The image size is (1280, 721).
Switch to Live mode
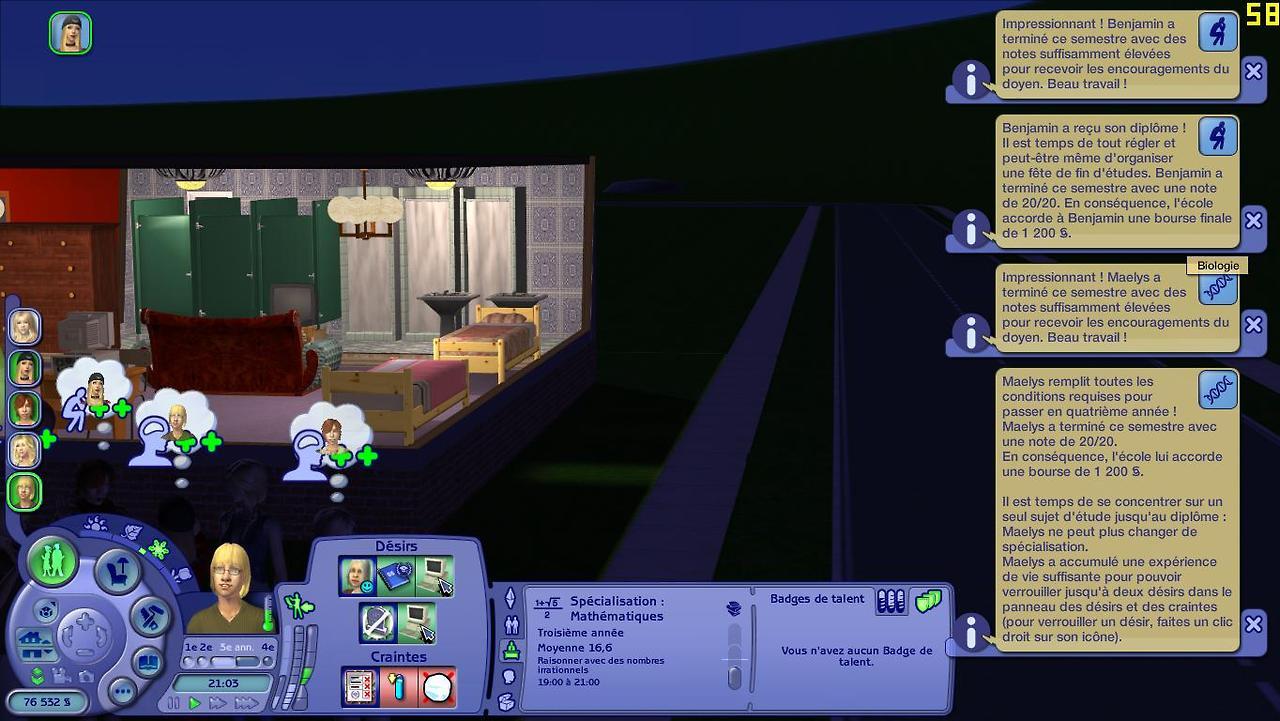tap(53, 561)
